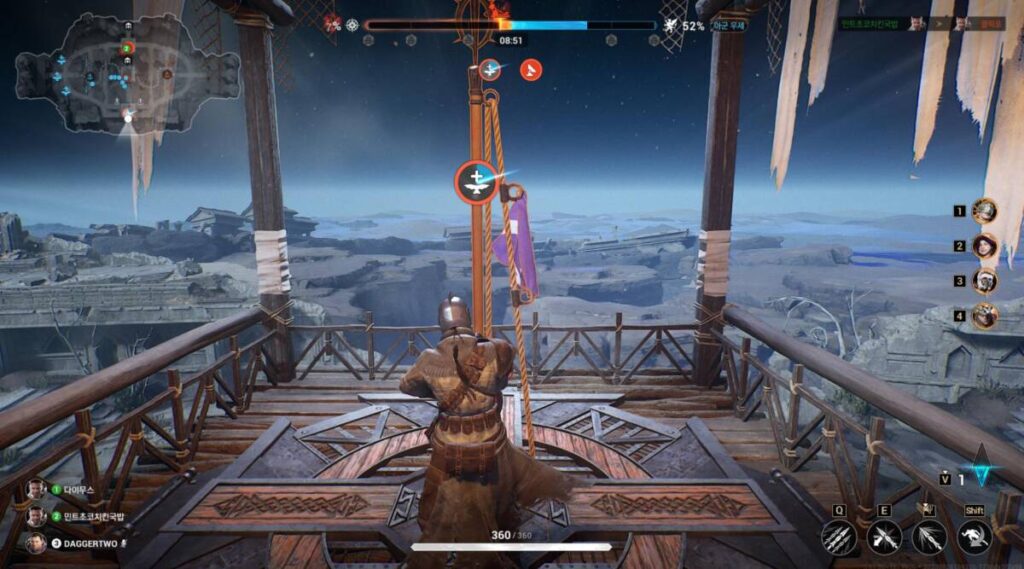Screen dimensions: 1024x569
Task: Choose character portrait numbered 4
Action: [985, 316]
